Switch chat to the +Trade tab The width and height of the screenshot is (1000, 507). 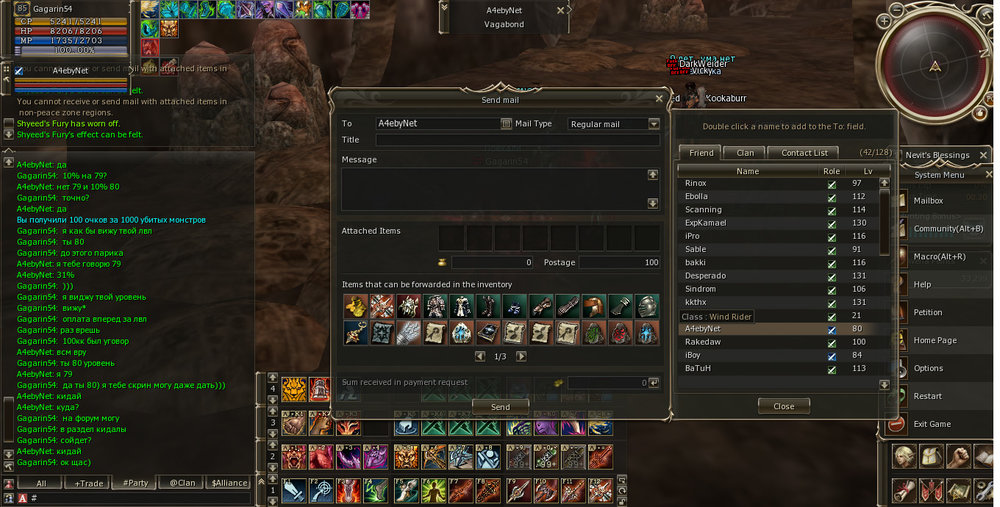click(88, 483)
